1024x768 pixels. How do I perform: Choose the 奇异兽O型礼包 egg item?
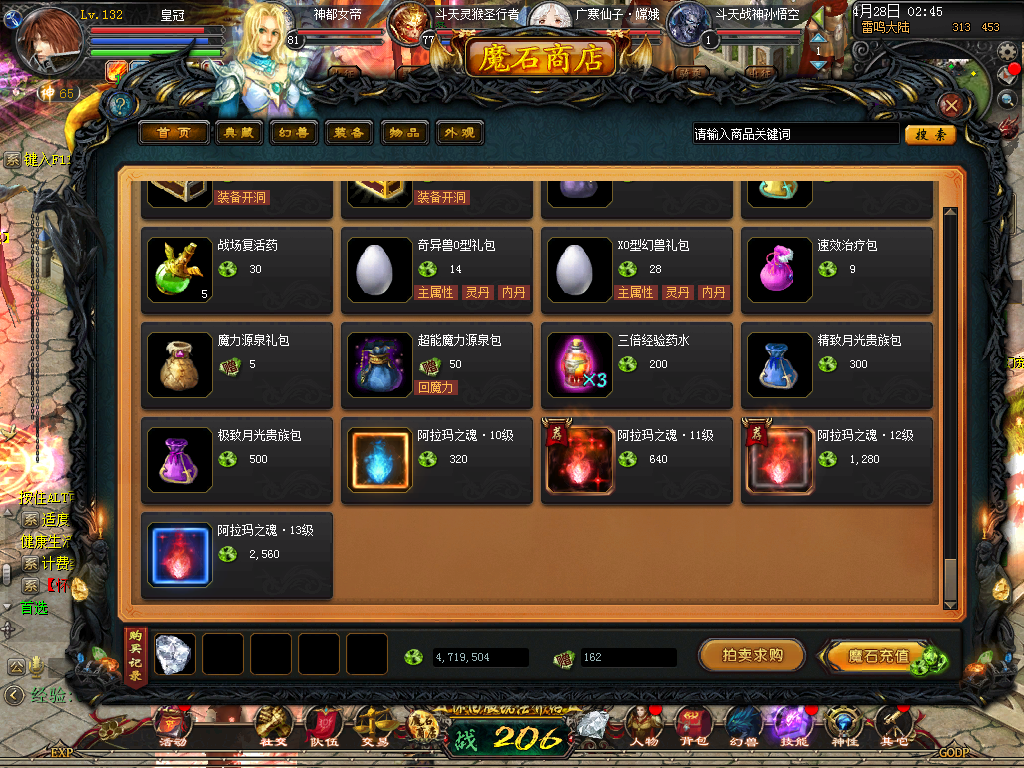tap(380, 269)
